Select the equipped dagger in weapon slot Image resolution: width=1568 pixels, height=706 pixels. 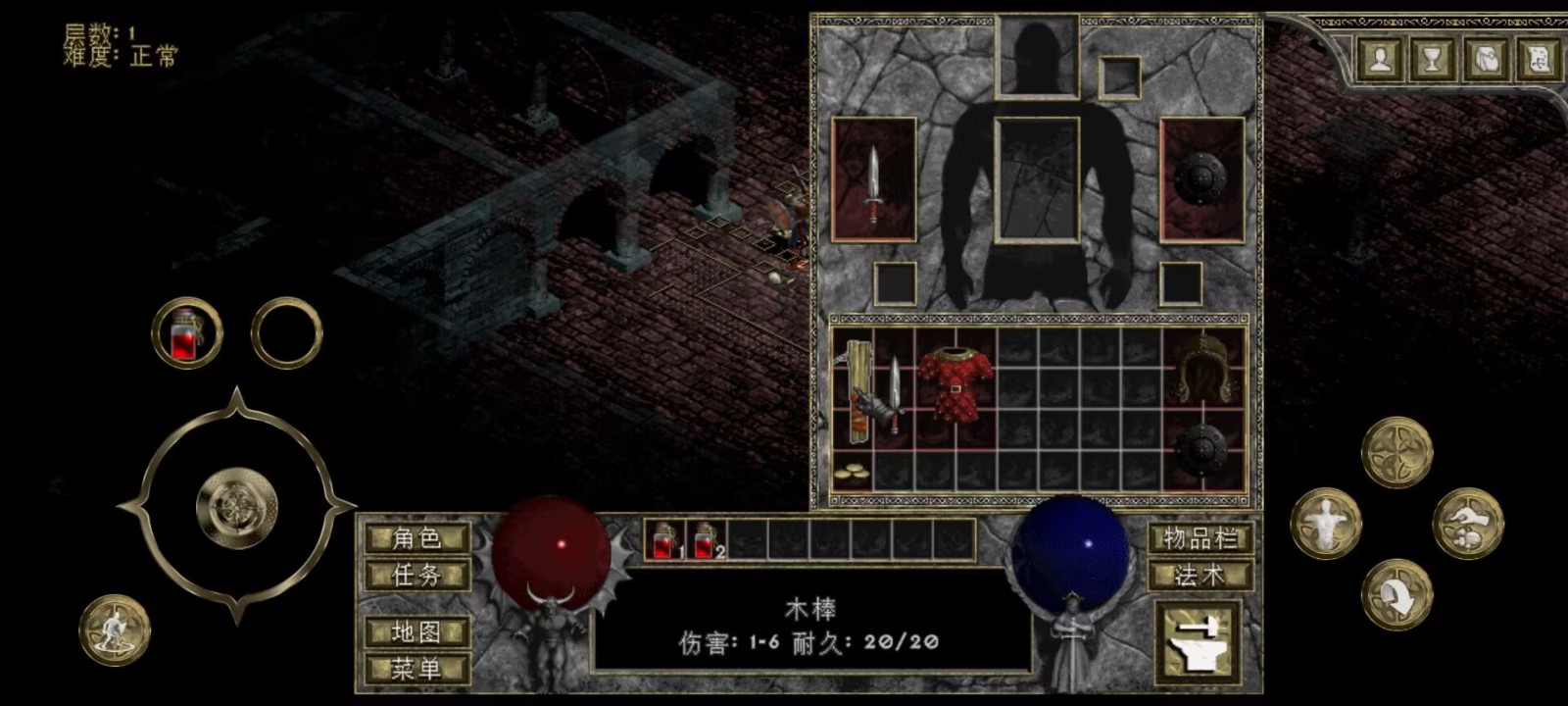[873, 180]
